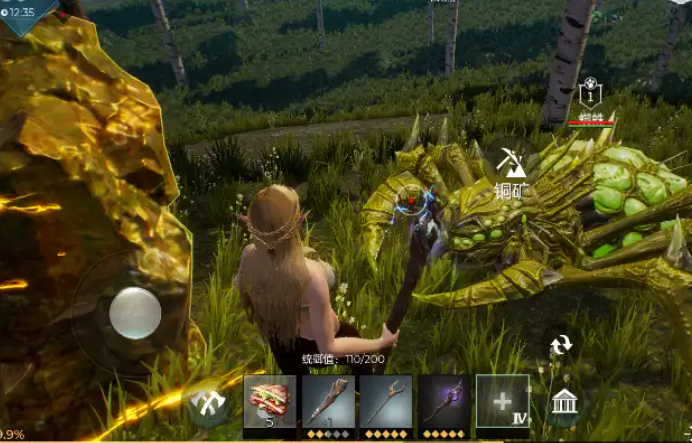Equip the wooden club in the hotbar

328,400
